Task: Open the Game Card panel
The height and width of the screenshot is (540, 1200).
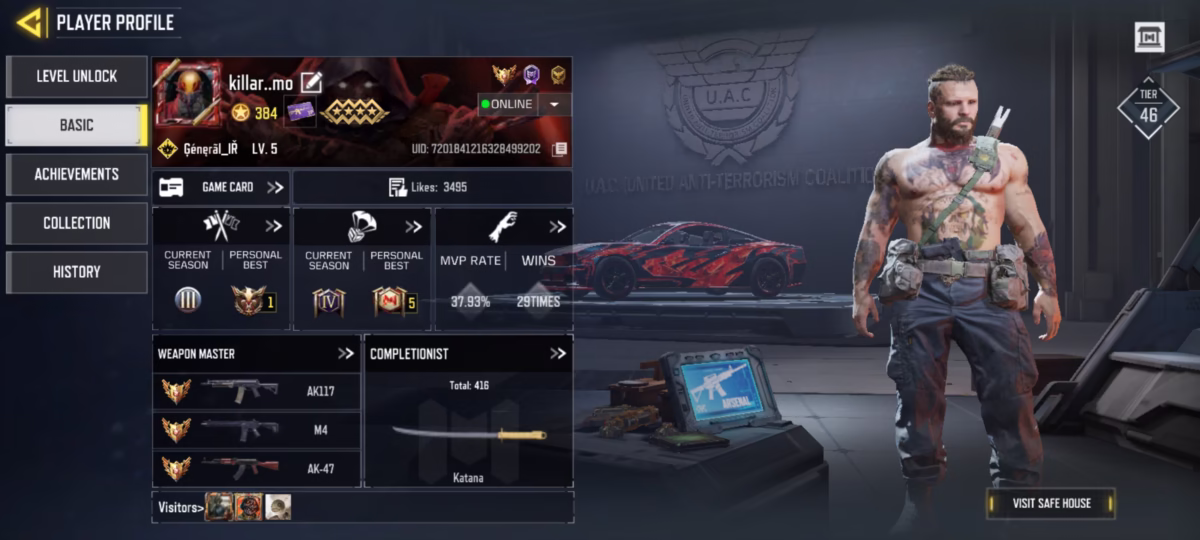Action: [221, 187]
